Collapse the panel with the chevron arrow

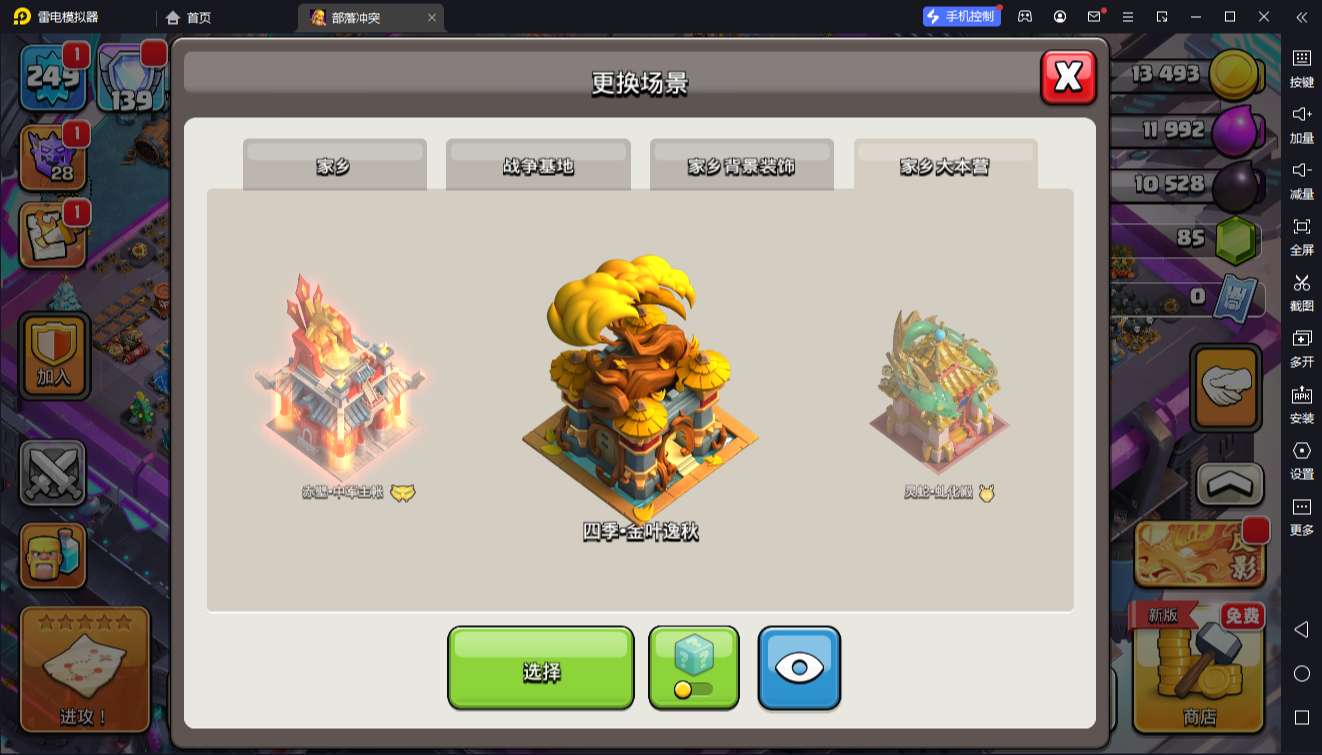[1230, 485]
